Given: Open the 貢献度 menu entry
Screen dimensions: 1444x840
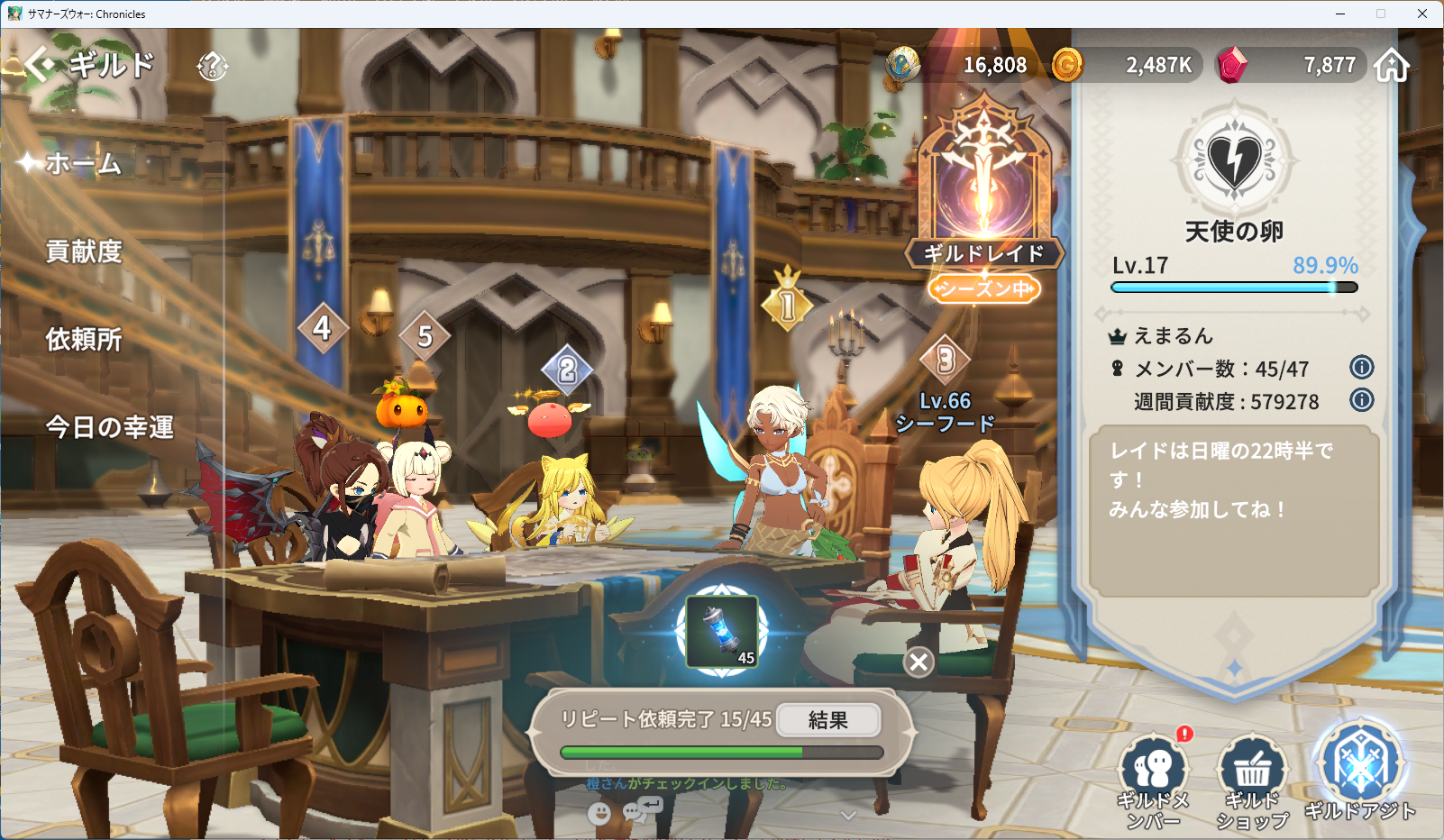Looking at the screenshot, I should [x=84, y=251].
